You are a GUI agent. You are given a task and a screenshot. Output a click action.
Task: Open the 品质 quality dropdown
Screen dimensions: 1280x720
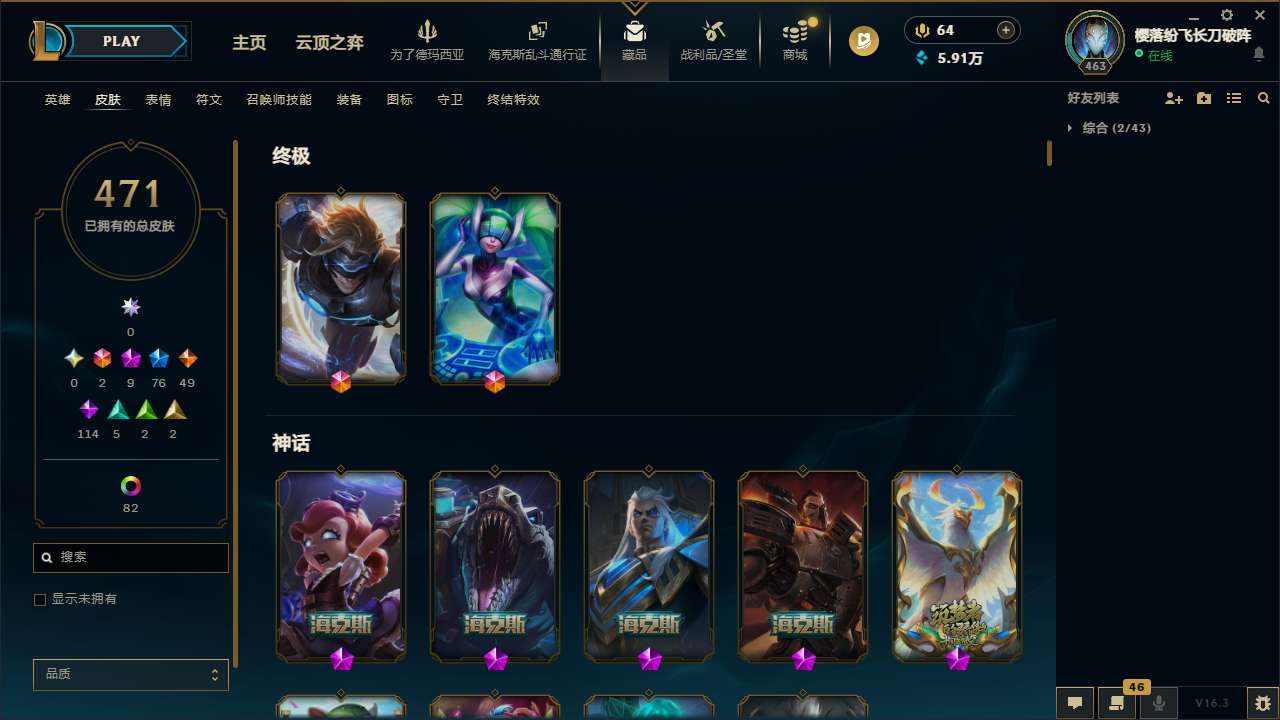130,674
